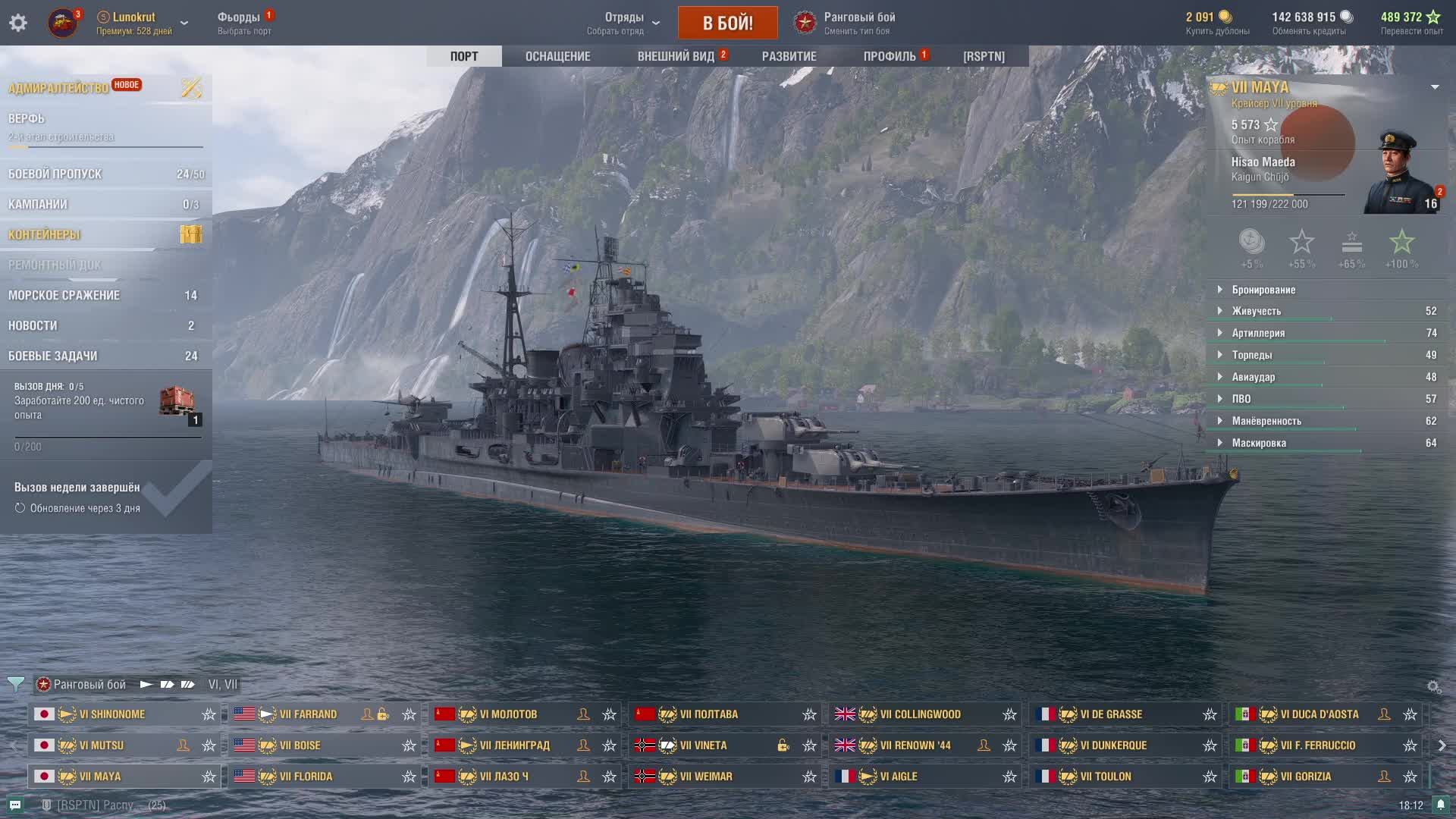Open the ВНЕШНИЙ ВИД tab
The height and width of the screenshot is (819, 1456).
[676, 56]
